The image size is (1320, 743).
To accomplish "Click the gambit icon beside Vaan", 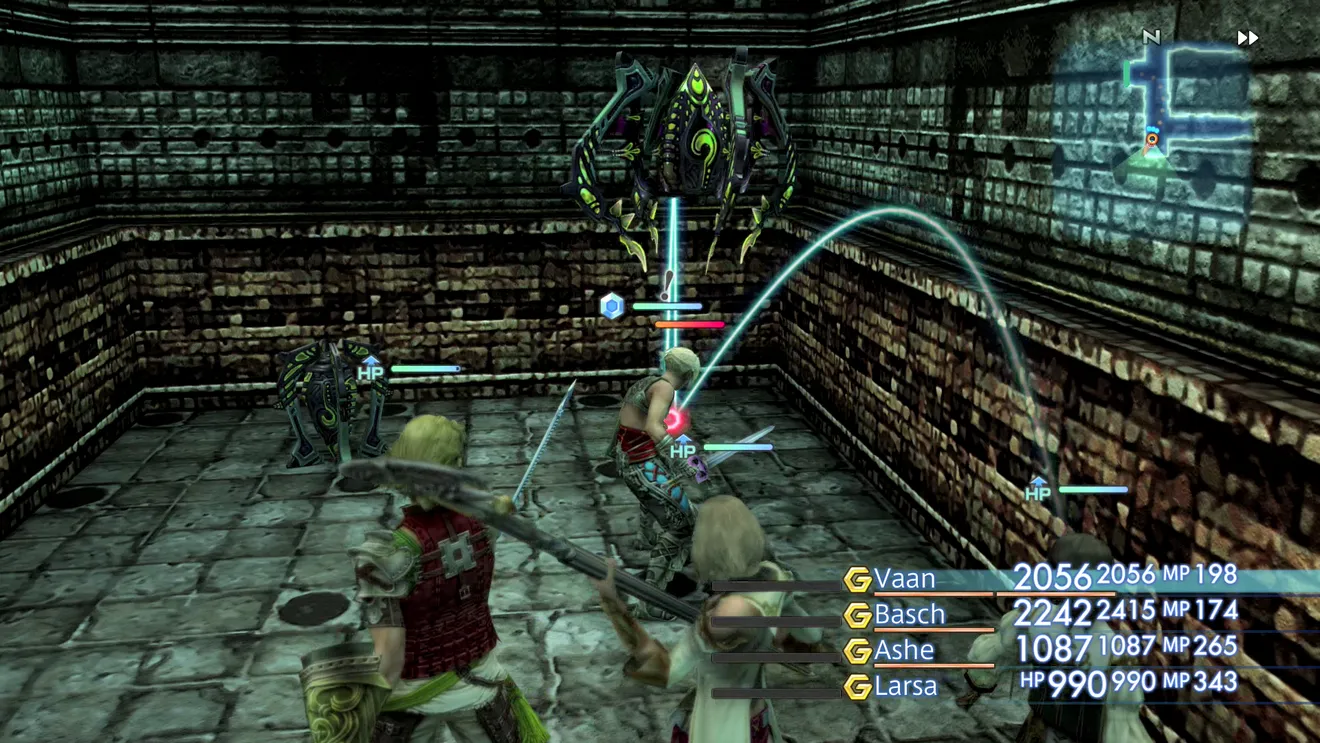I will (x=857, y=579).
